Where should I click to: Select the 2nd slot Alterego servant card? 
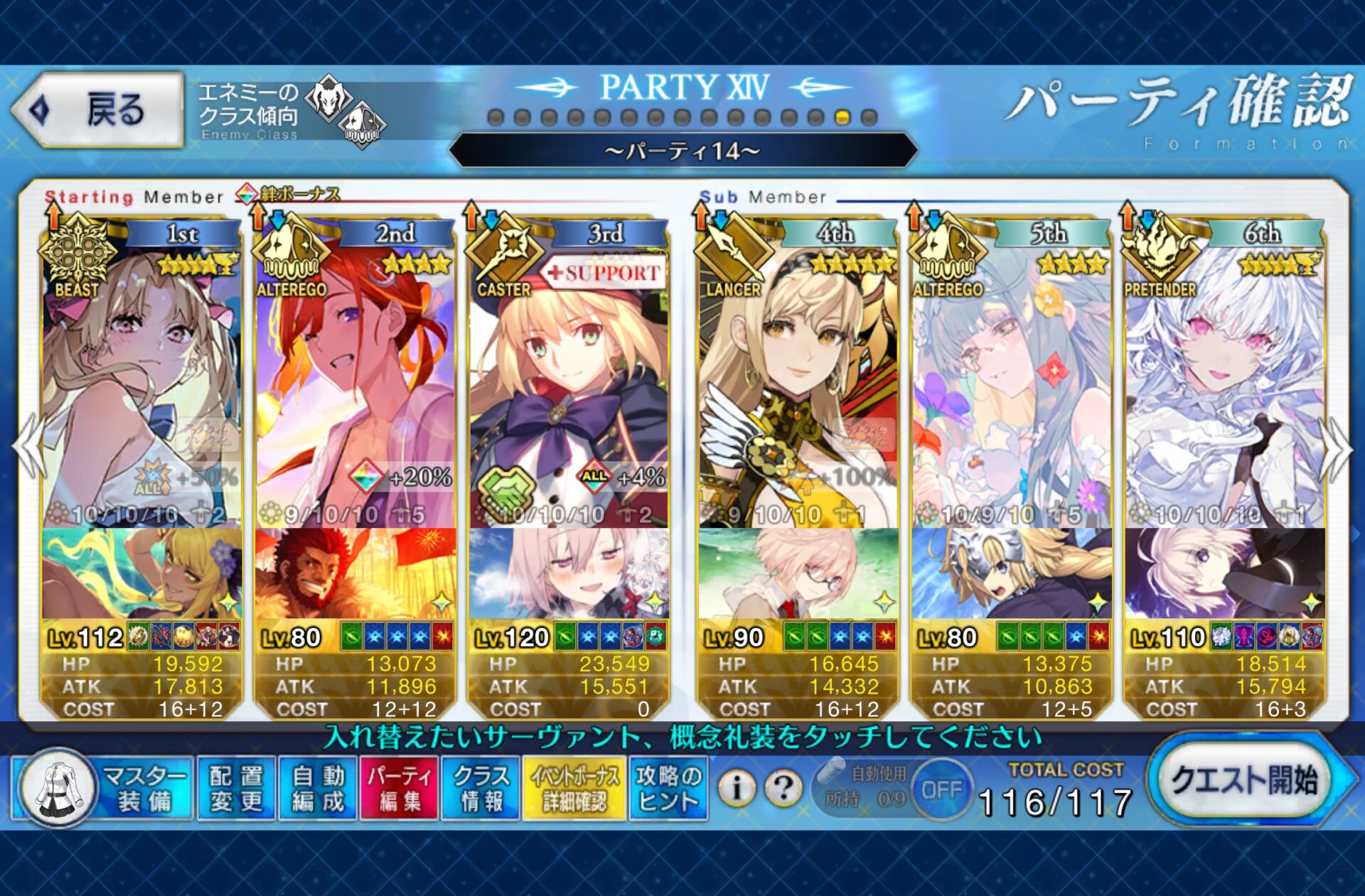(355, 384)
